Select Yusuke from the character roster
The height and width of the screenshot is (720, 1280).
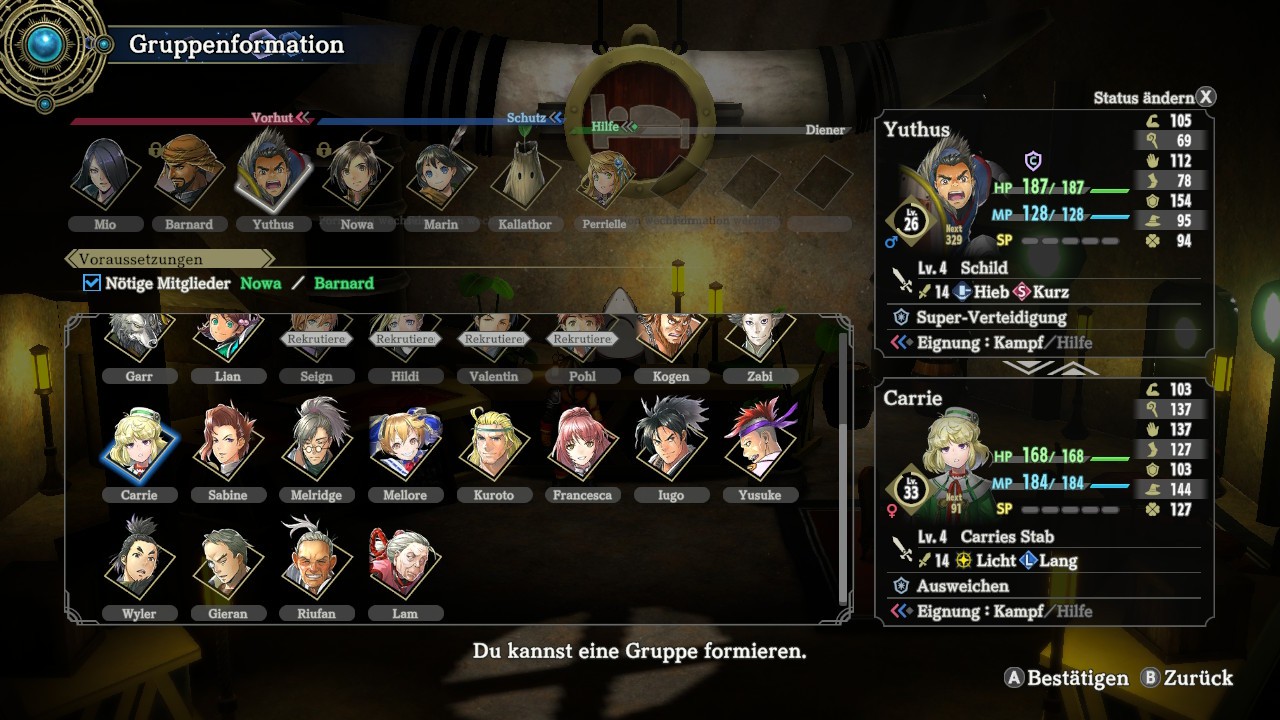[x=759, y=446]
